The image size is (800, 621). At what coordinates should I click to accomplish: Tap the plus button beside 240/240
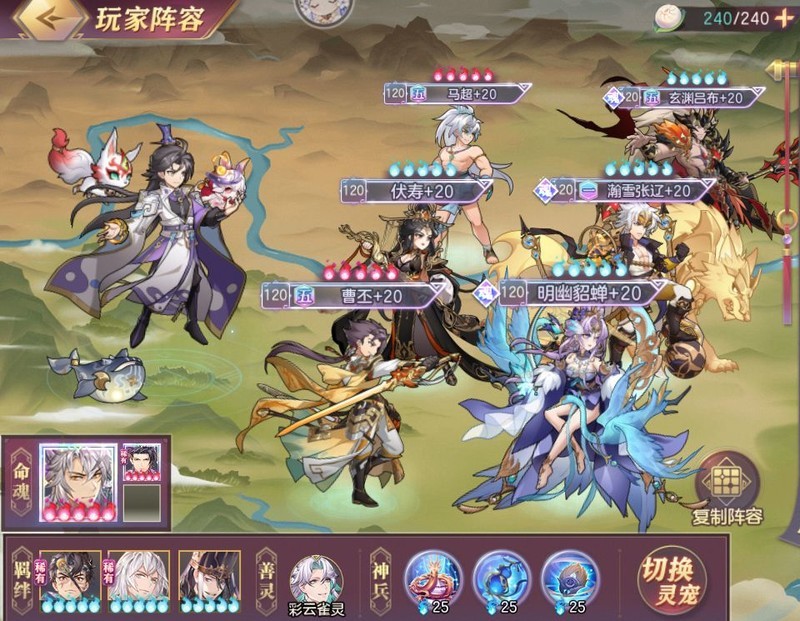(783, 18)
